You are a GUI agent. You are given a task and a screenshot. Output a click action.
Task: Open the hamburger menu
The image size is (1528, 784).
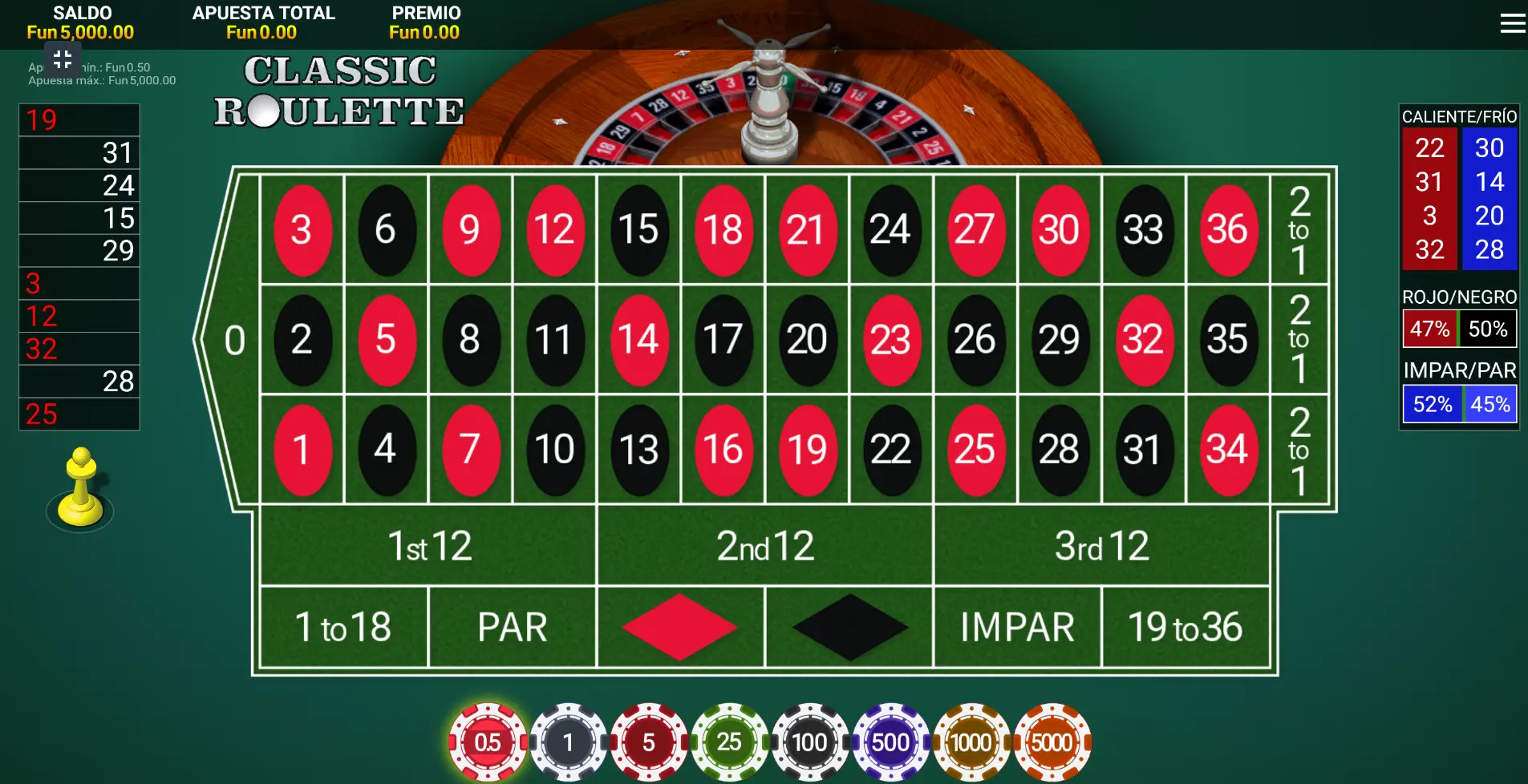(x=1511, y=23)
